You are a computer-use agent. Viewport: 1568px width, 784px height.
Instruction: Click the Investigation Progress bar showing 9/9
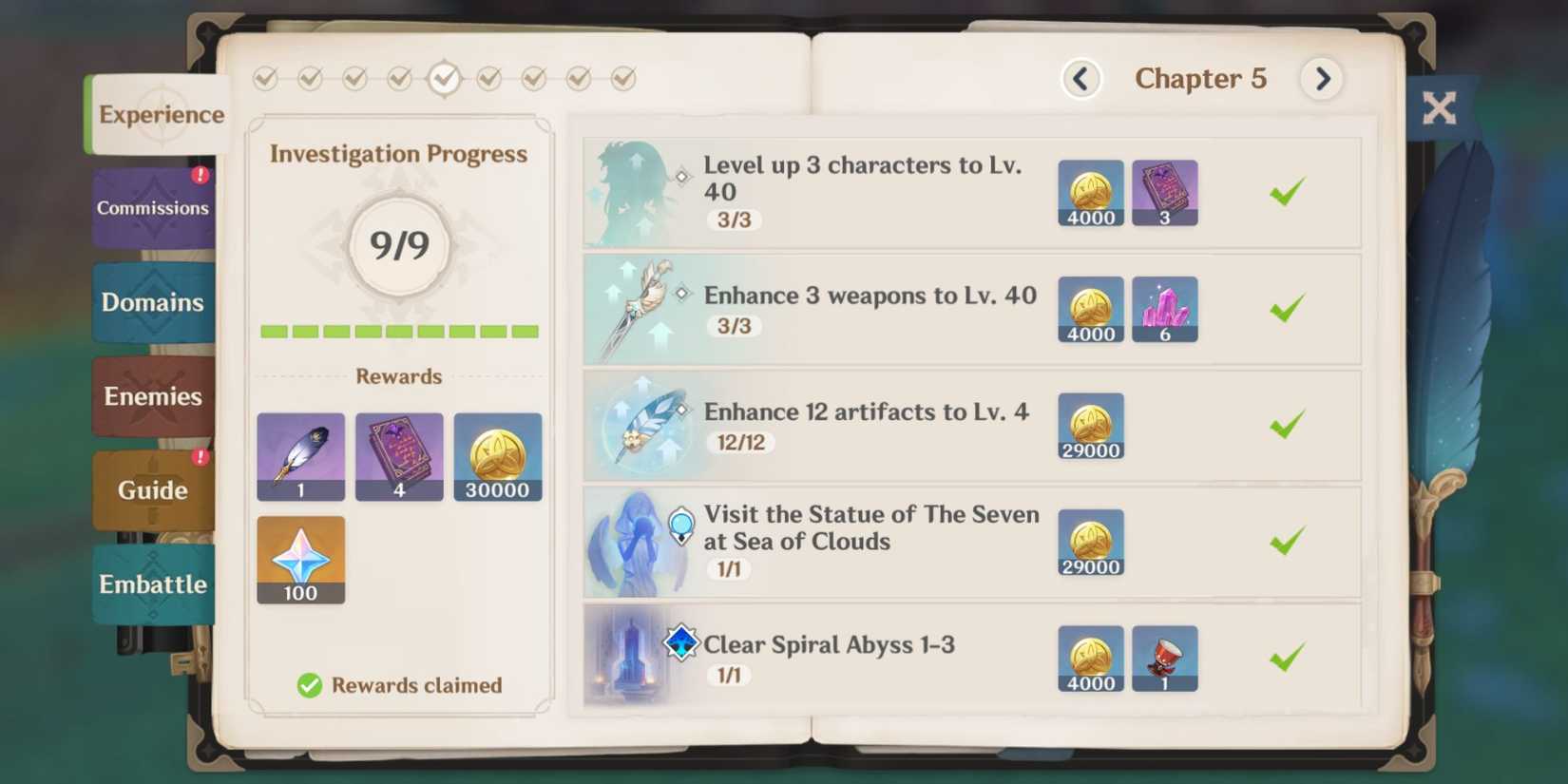coord(399,332)
